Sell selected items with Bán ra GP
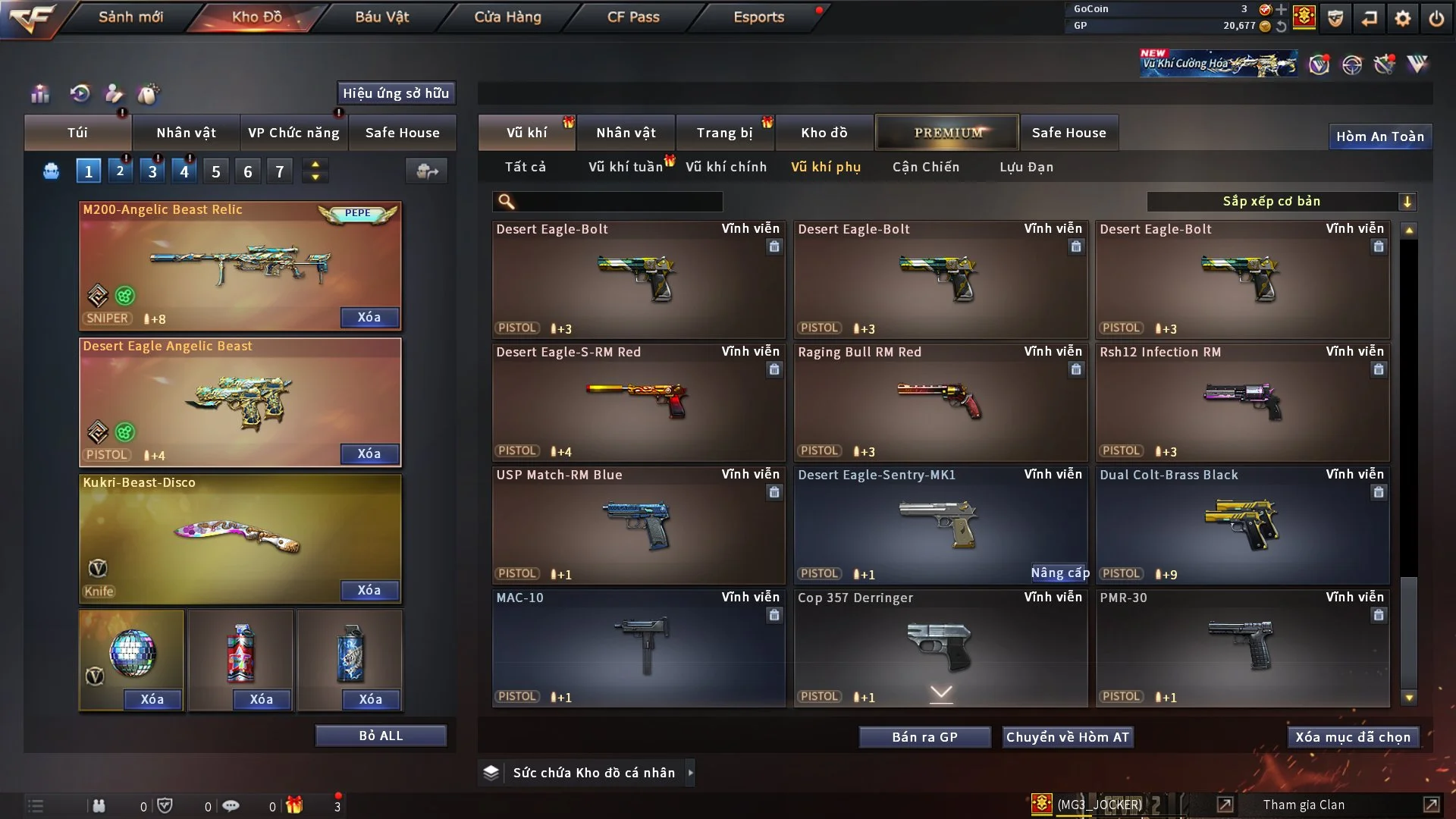The width and height of the screenshot is (1456, 819). (924, 737)
